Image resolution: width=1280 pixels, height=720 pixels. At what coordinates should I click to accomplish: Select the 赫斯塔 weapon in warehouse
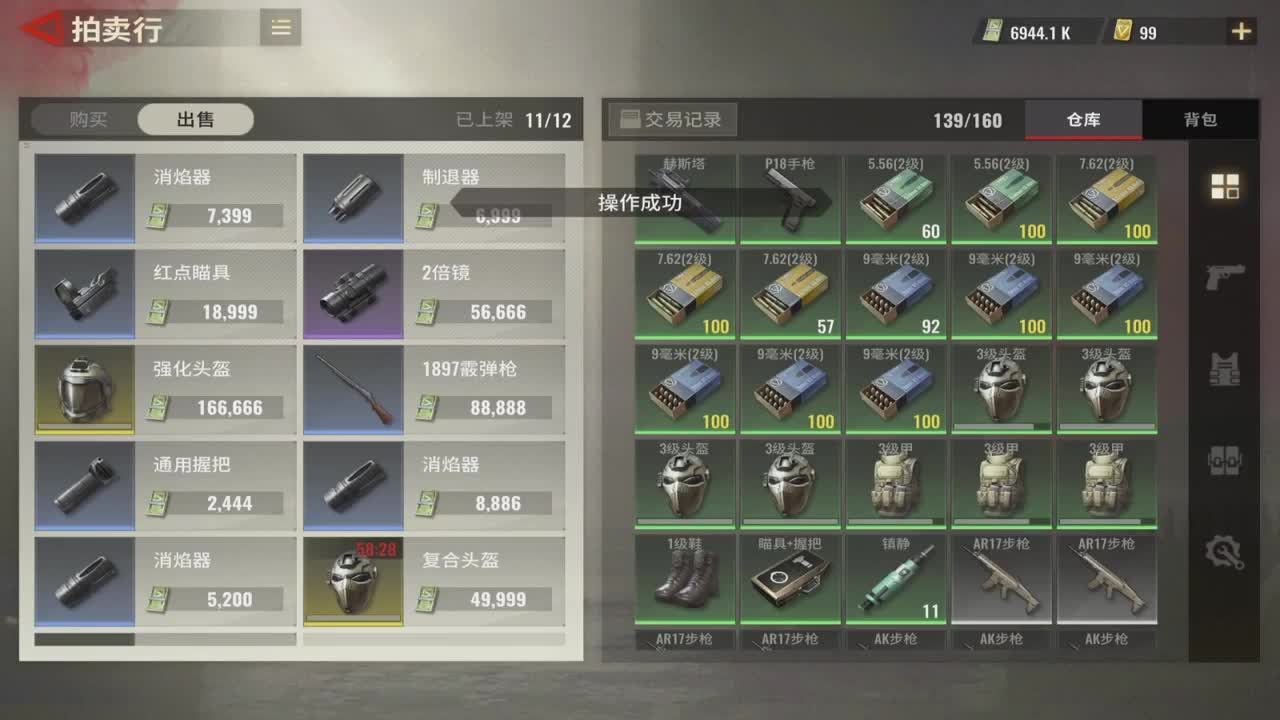point(686,196)
